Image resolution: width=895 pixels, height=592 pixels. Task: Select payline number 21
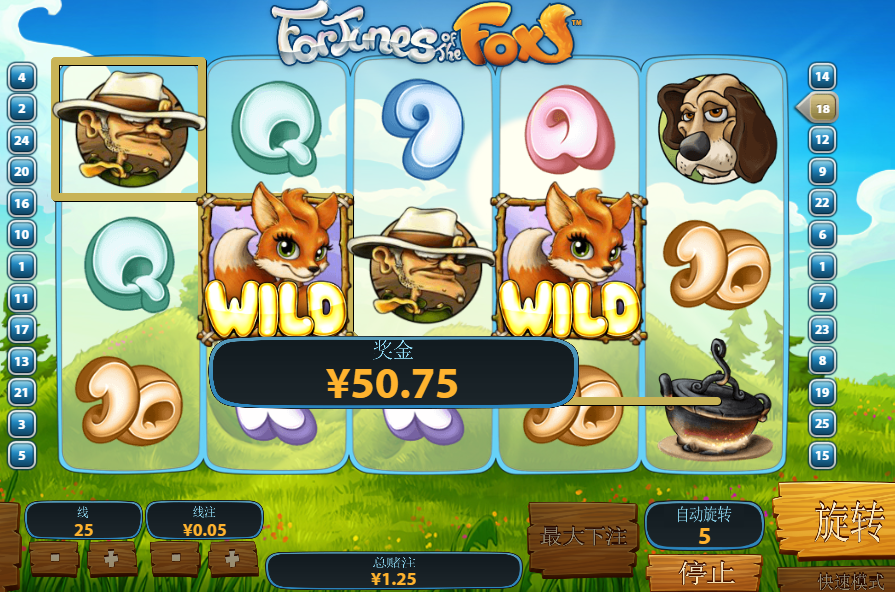22,393
